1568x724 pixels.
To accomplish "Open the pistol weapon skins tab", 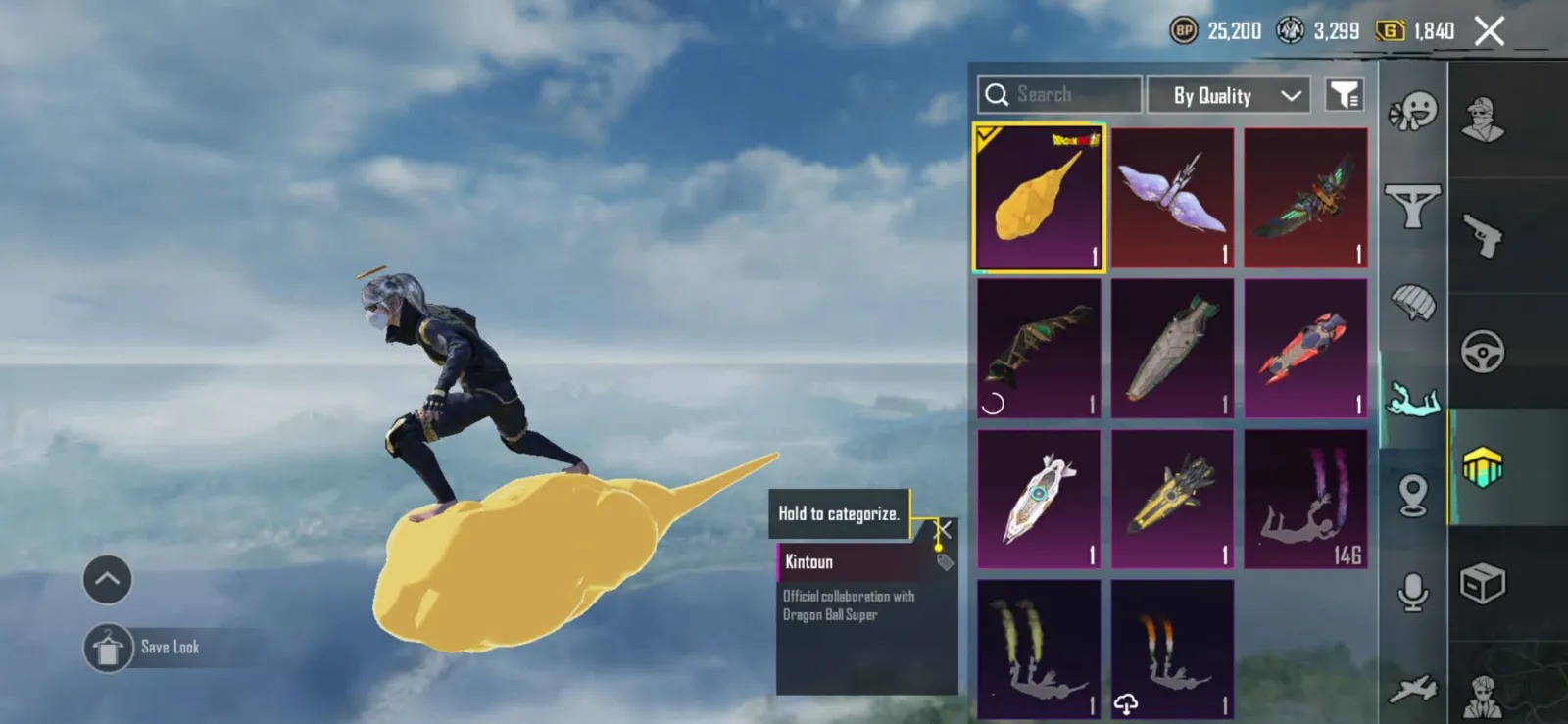I will (x=1483, y=235).
